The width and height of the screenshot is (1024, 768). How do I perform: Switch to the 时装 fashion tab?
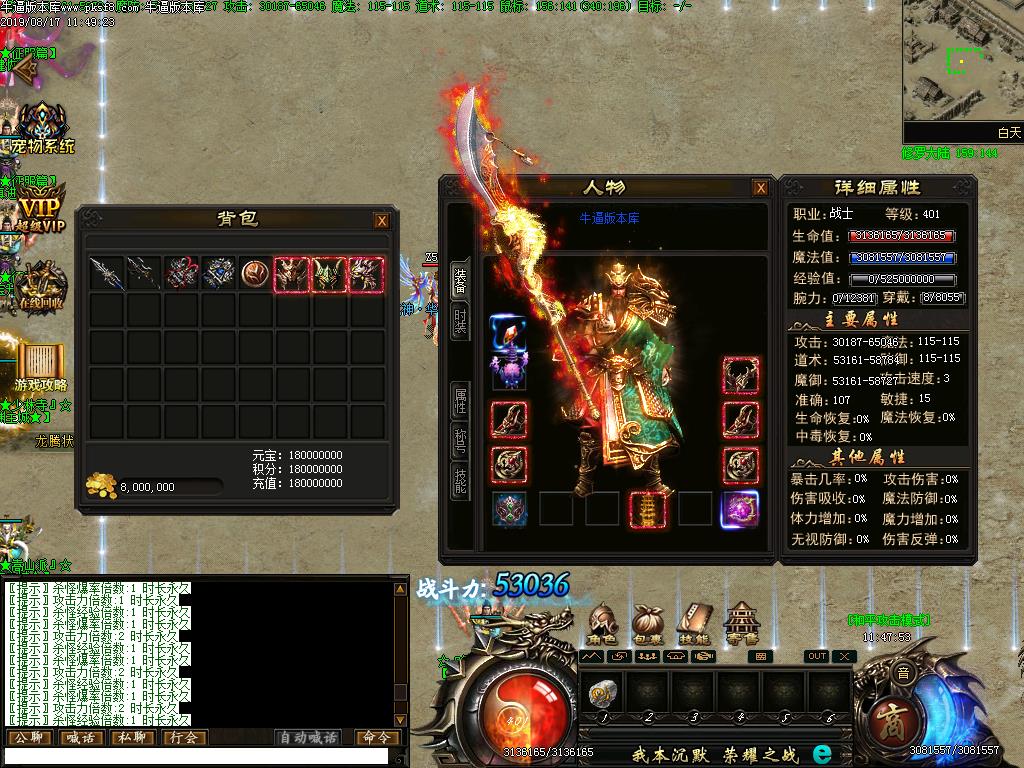point(460,322)
